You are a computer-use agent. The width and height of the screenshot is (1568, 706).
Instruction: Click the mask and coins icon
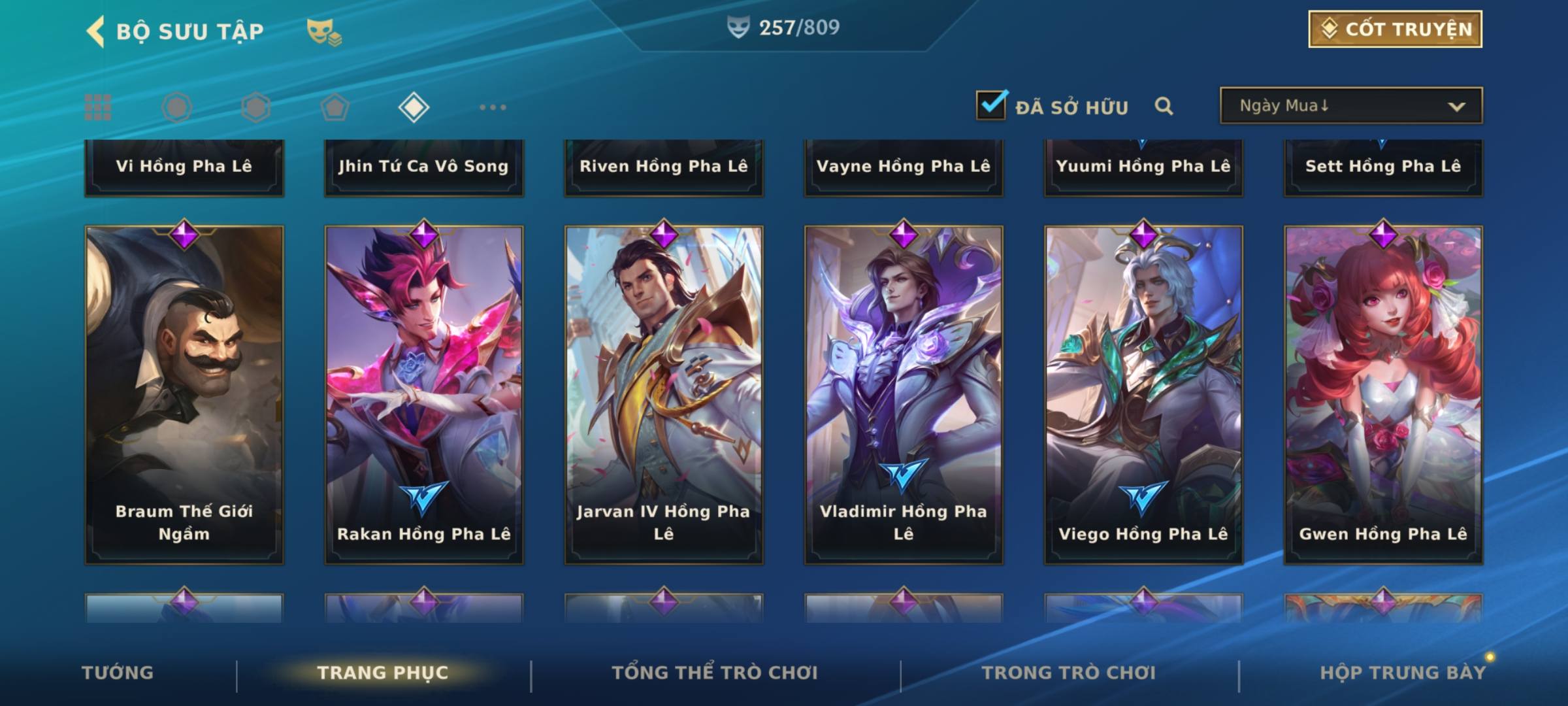(323, 31)
